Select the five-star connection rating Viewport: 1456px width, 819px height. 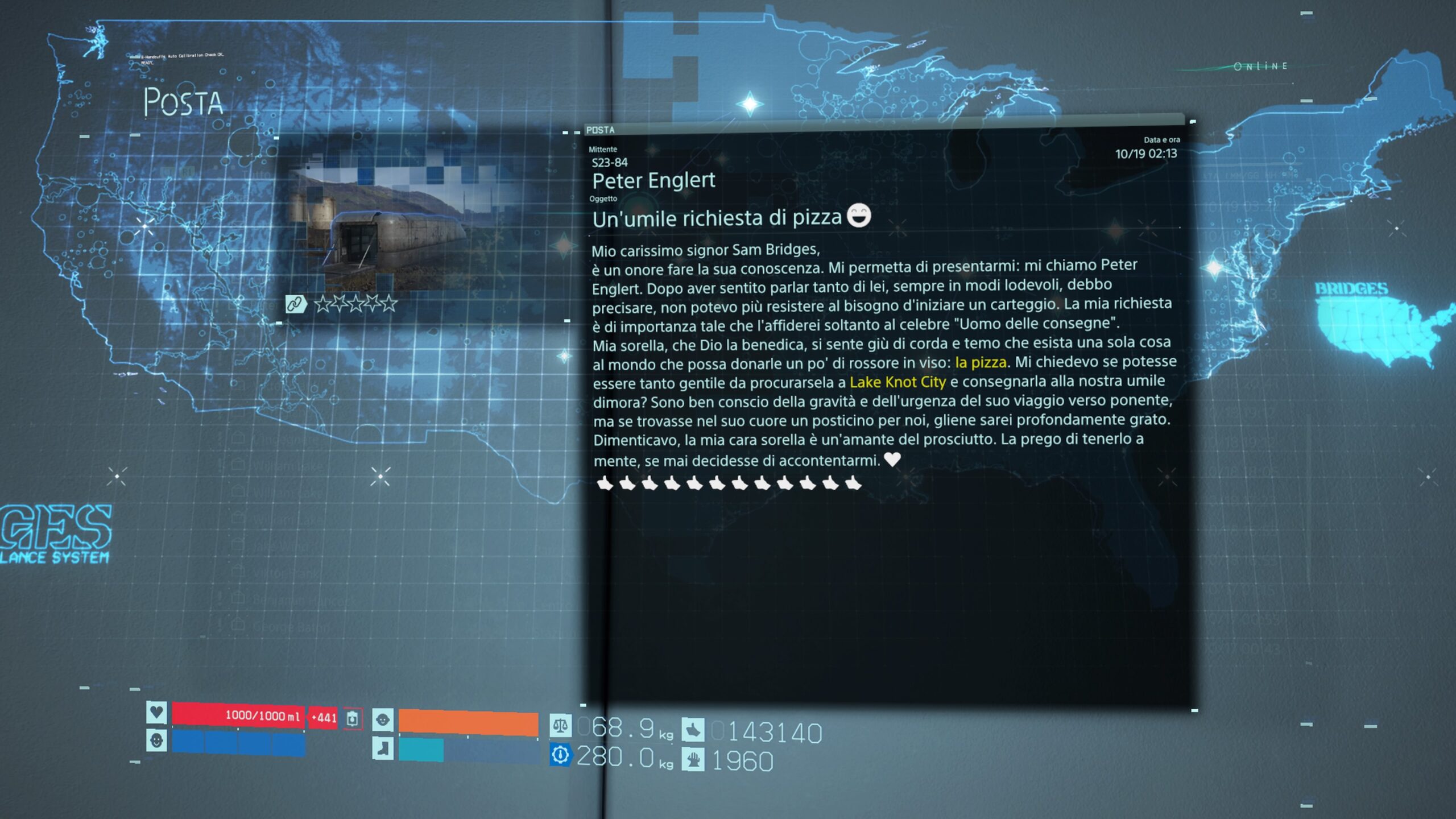[x=356, y=304]
